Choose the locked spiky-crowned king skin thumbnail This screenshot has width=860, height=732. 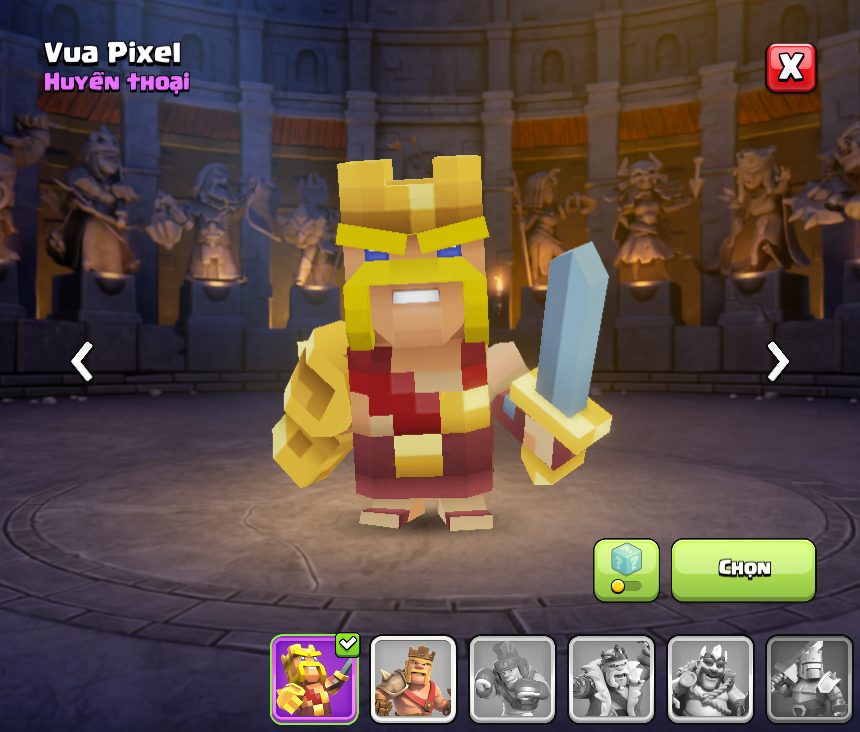[710, 678]
